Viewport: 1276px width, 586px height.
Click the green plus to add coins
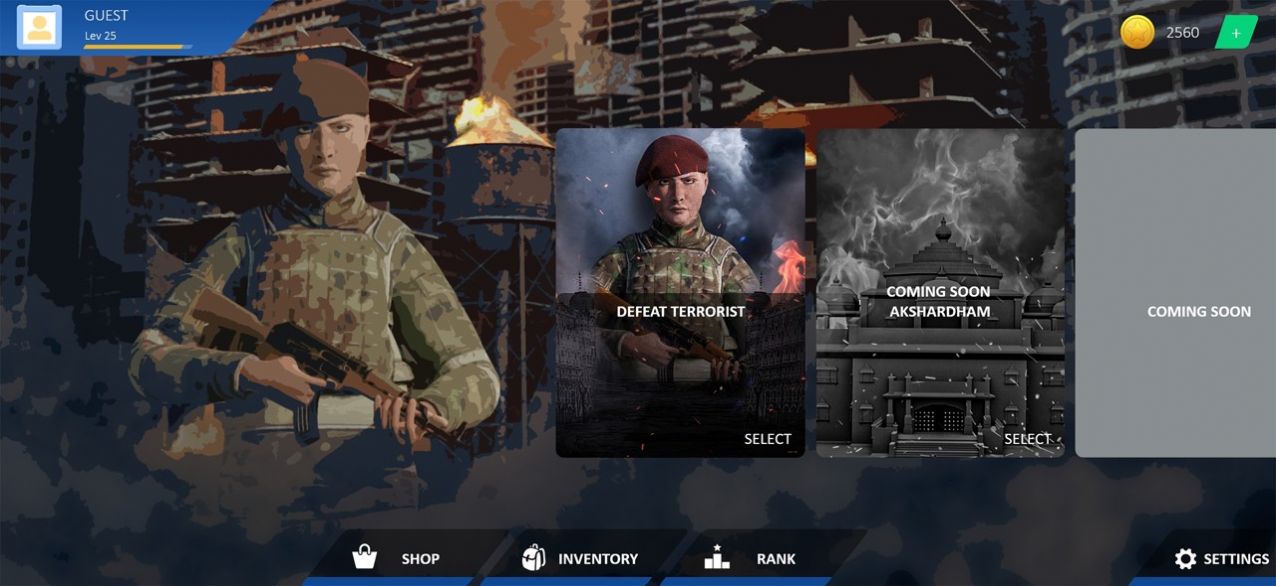pyautogui.click(x=1236, y=33)
